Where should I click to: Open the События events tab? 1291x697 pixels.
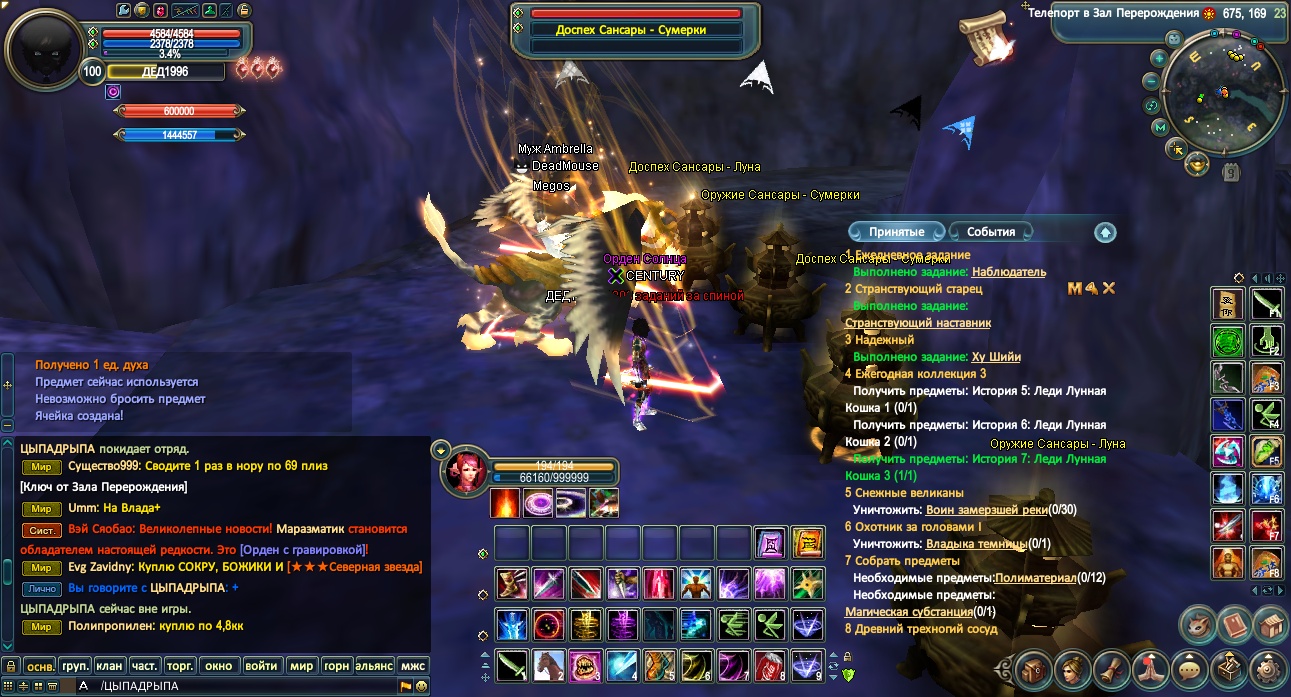coord(990,232)
